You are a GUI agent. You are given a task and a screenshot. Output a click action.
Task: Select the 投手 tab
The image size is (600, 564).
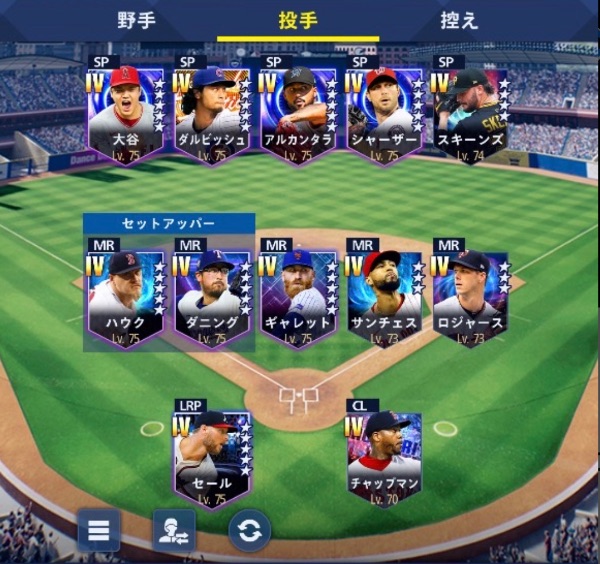tap(298, 20)
